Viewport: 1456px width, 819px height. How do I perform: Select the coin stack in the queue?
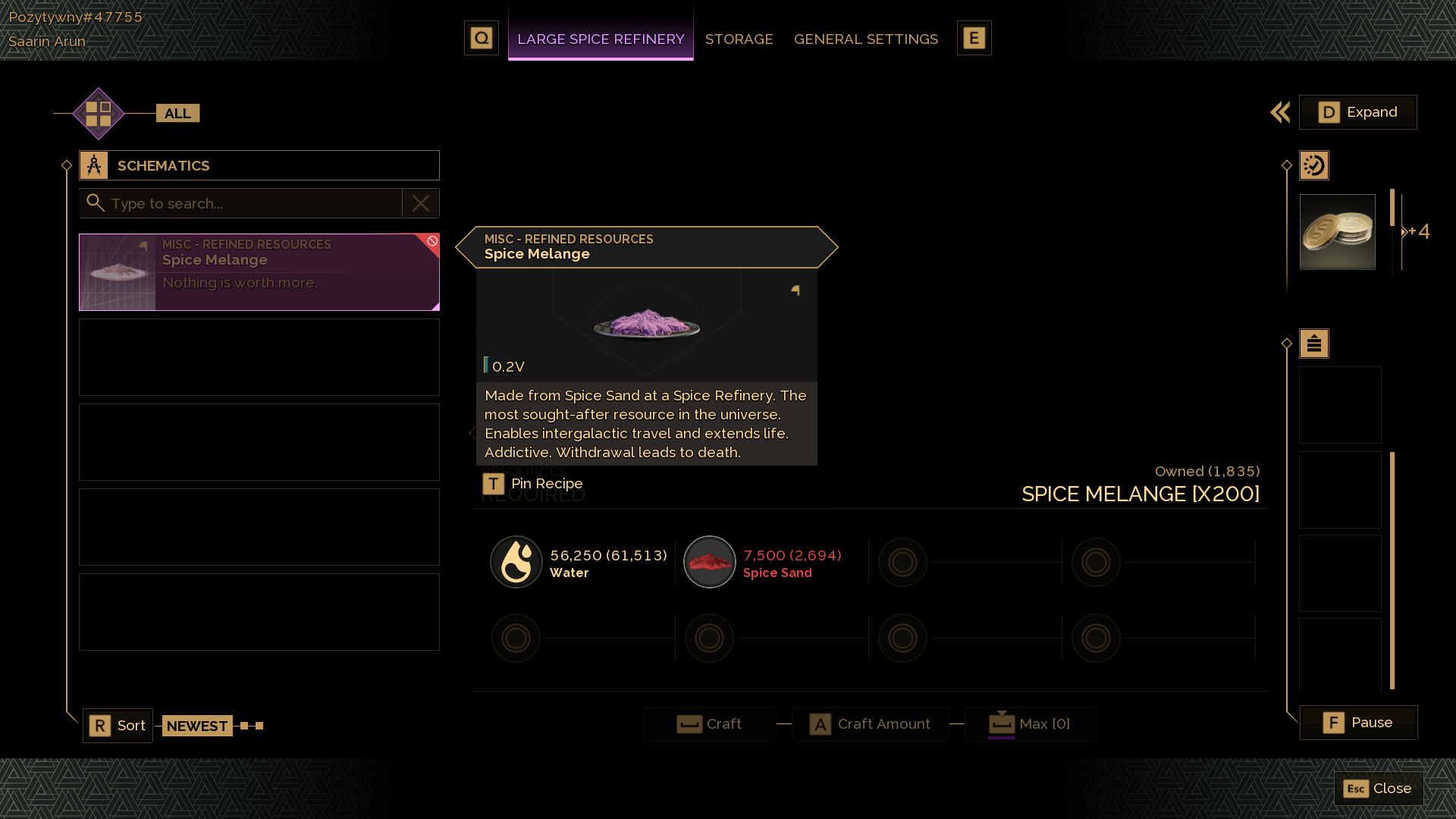(x=1337, y=232)
